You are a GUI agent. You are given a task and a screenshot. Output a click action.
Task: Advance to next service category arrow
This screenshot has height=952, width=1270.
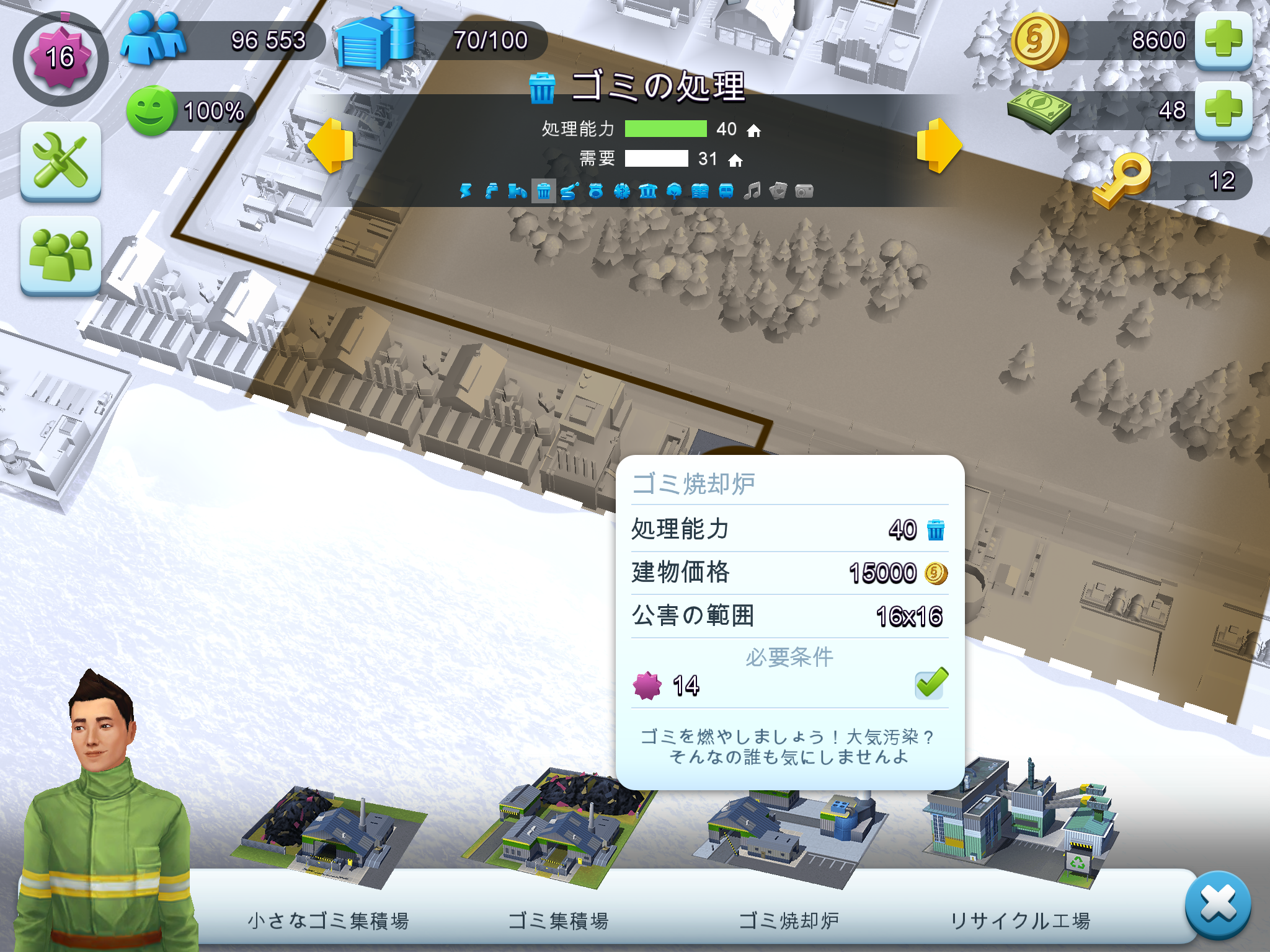pyautogui.click(x=939, y=146)
